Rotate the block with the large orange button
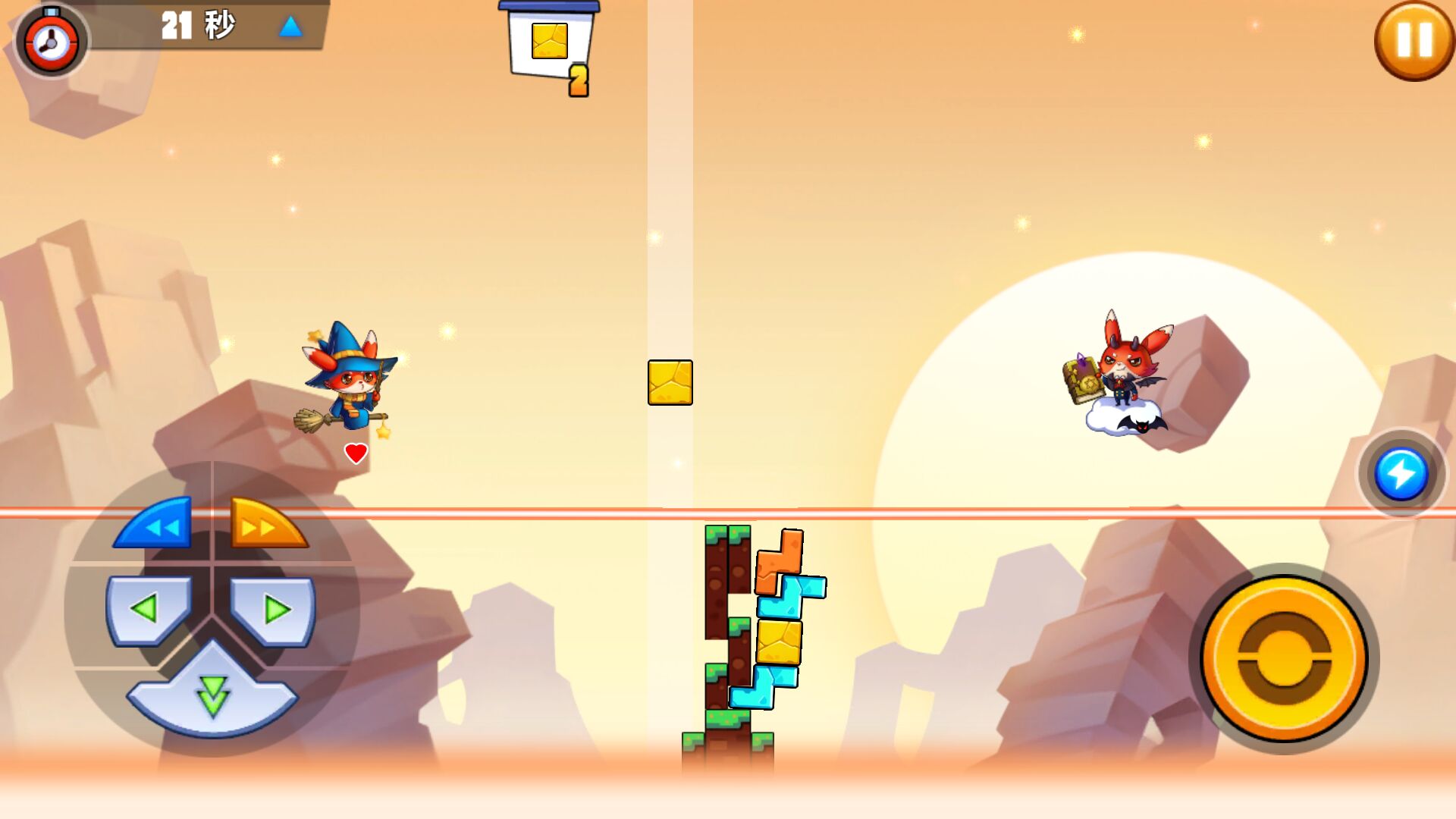Viewport: 1456px width, 819px height. [1283, 657]
